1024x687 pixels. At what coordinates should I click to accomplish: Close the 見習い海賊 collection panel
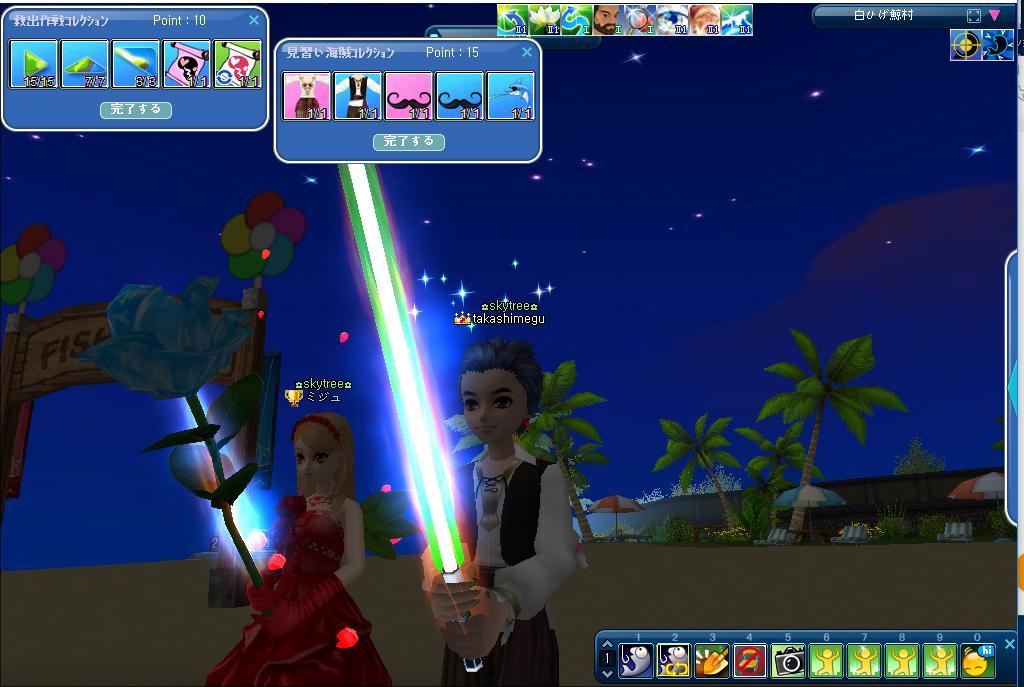[527, 52]
